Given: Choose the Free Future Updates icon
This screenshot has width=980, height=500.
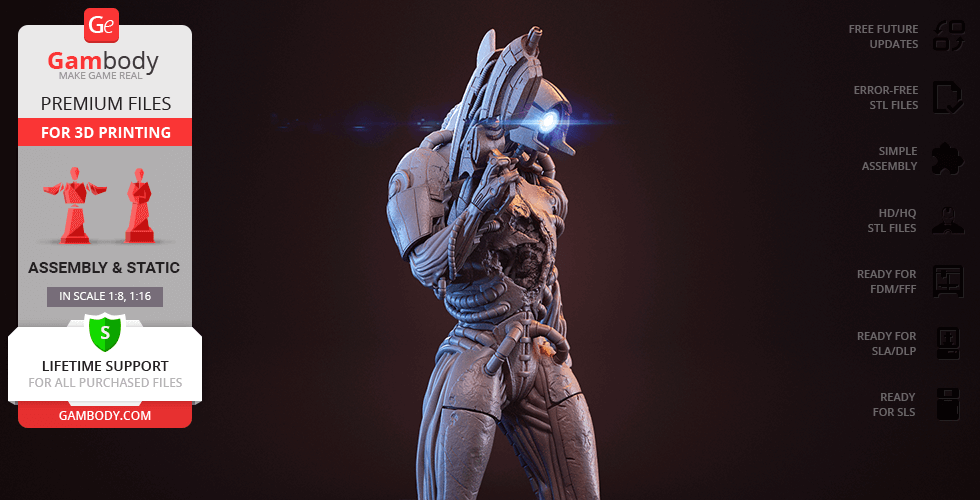Looking at the screenshot, I should (948, 37).
